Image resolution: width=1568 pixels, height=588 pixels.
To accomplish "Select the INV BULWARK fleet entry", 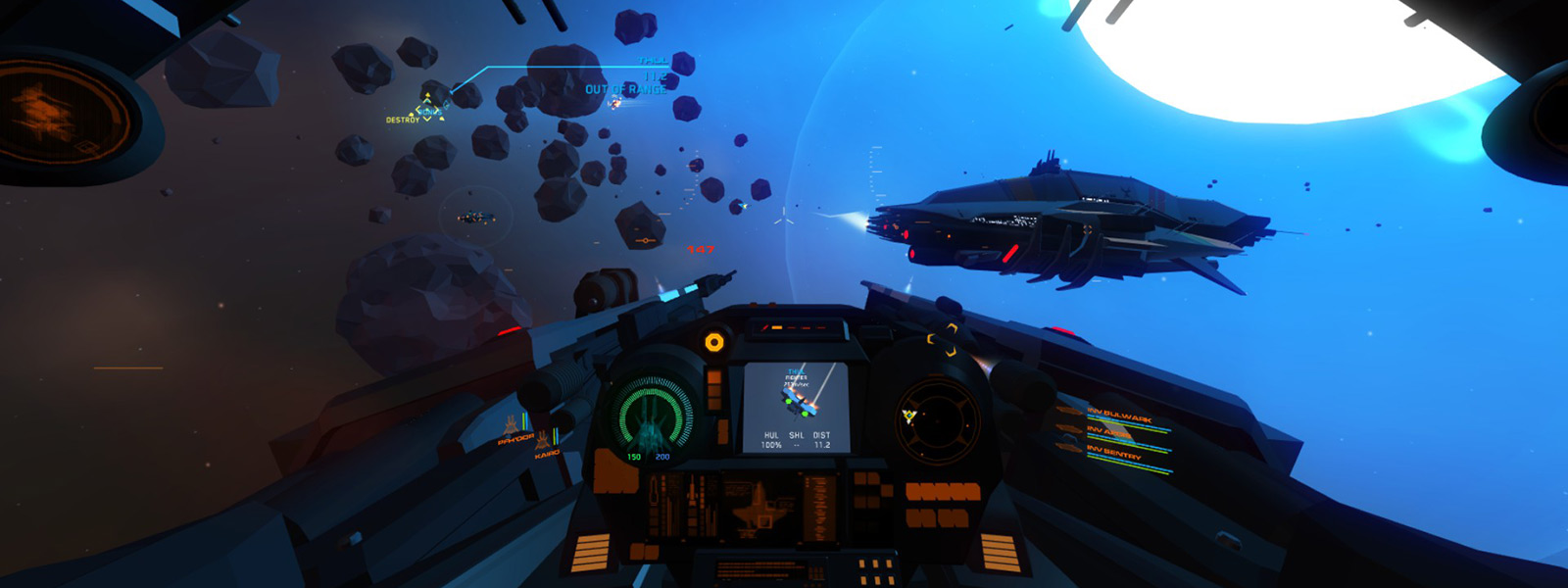I will (x=1118, y=416).
